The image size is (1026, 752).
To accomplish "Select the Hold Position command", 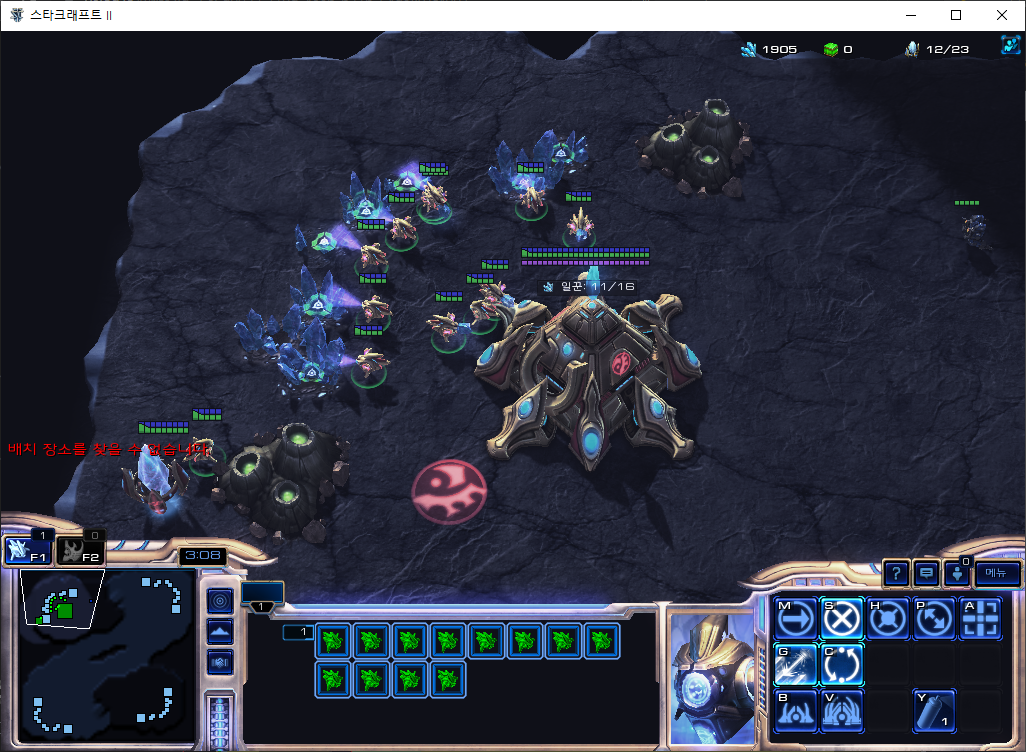I will 888,620.
